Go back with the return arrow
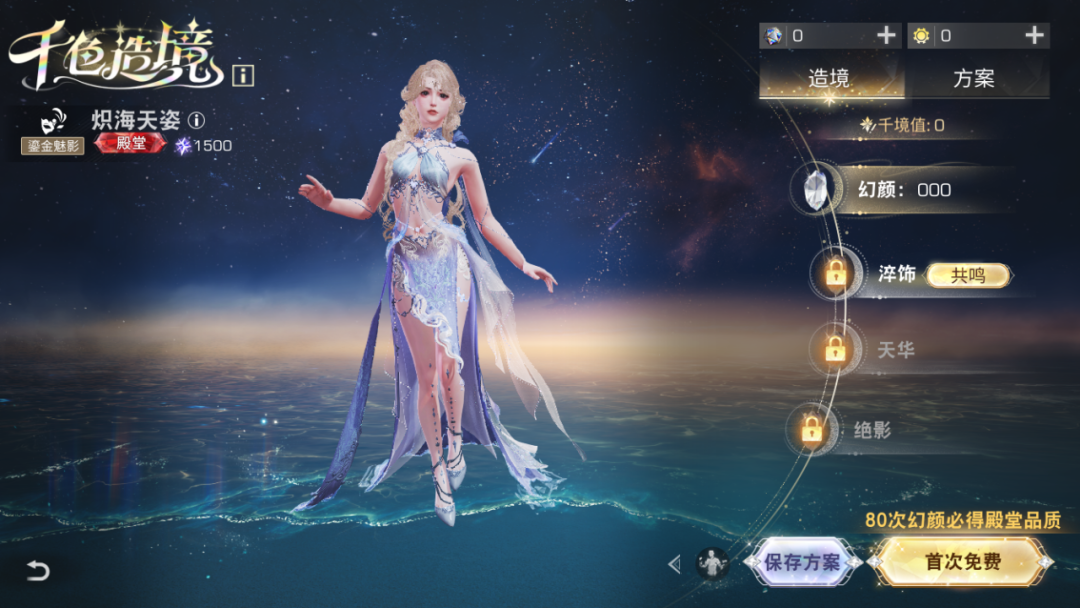1080x608 pixels. (37, 571)
